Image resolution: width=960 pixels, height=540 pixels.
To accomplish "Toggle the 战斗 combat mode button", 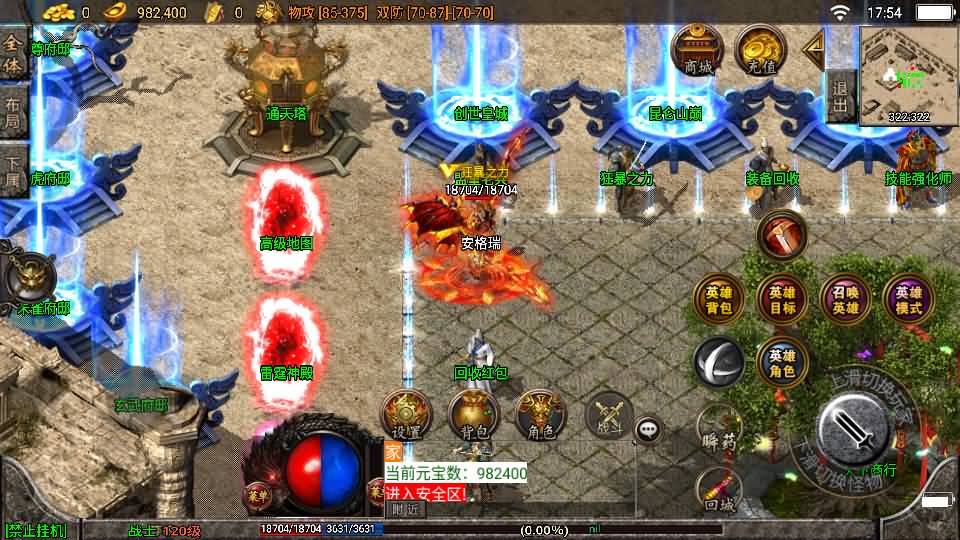I will click(x=609, y=415).
